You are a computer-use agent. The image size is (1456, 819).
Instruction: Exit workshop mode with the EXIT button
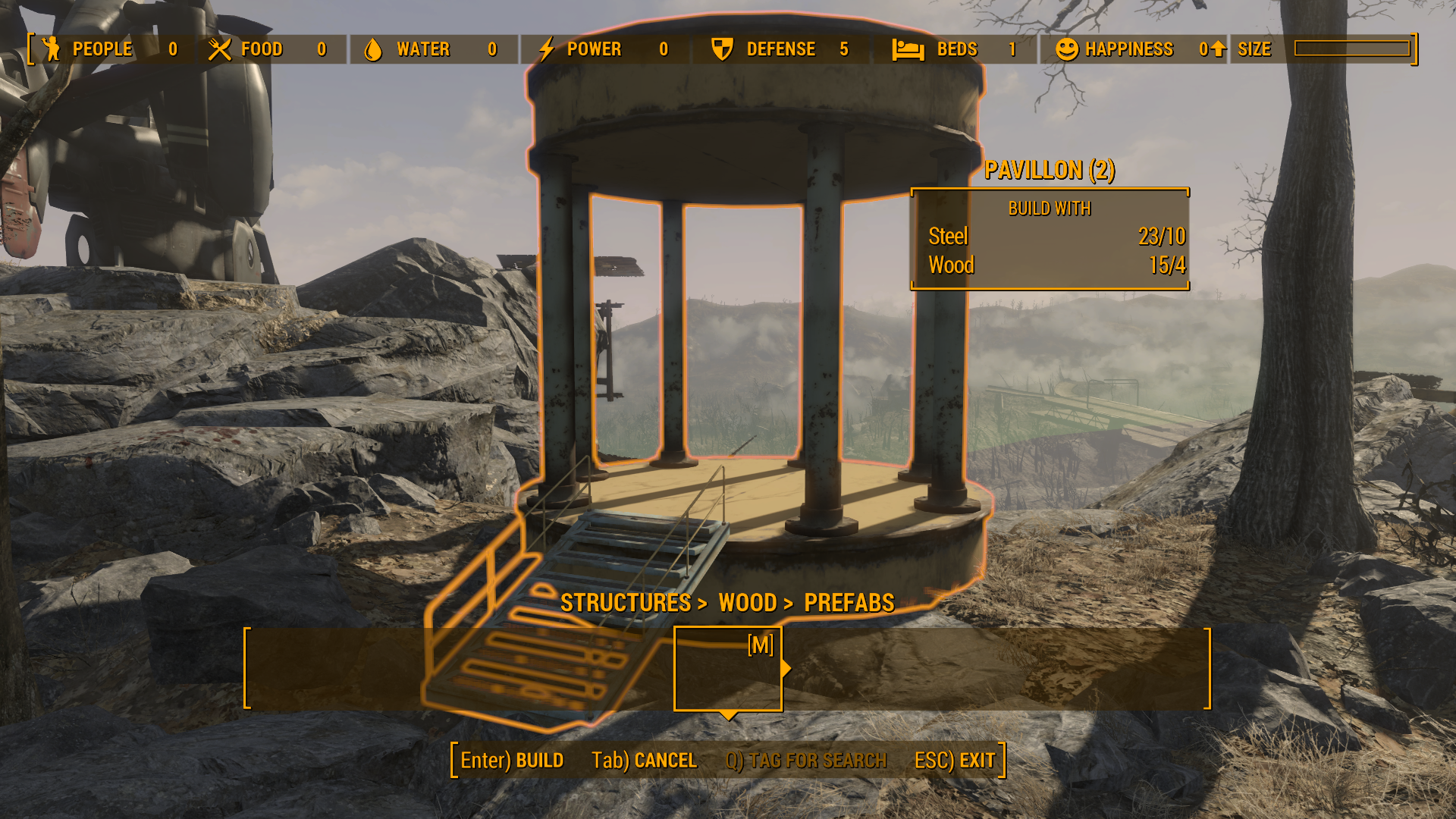(x=955, y=760)
